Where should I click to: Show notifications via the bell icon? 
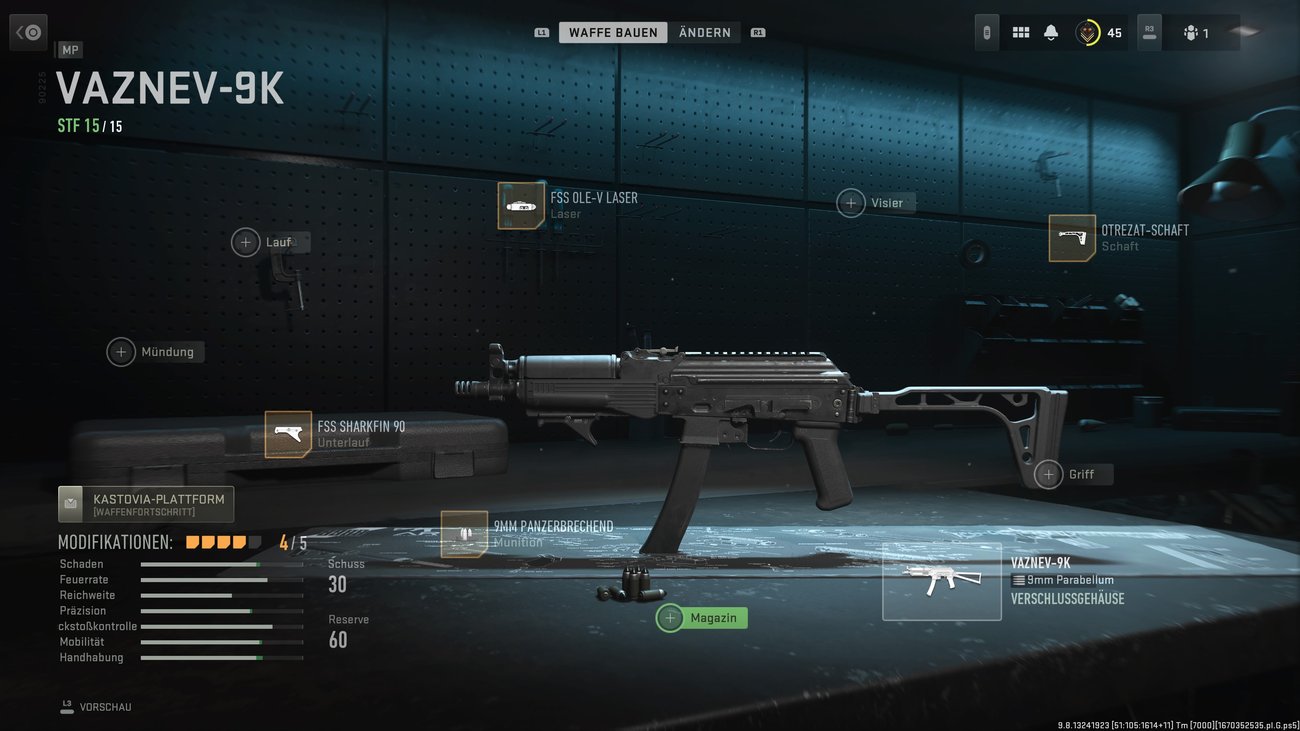click(1051, 33)
